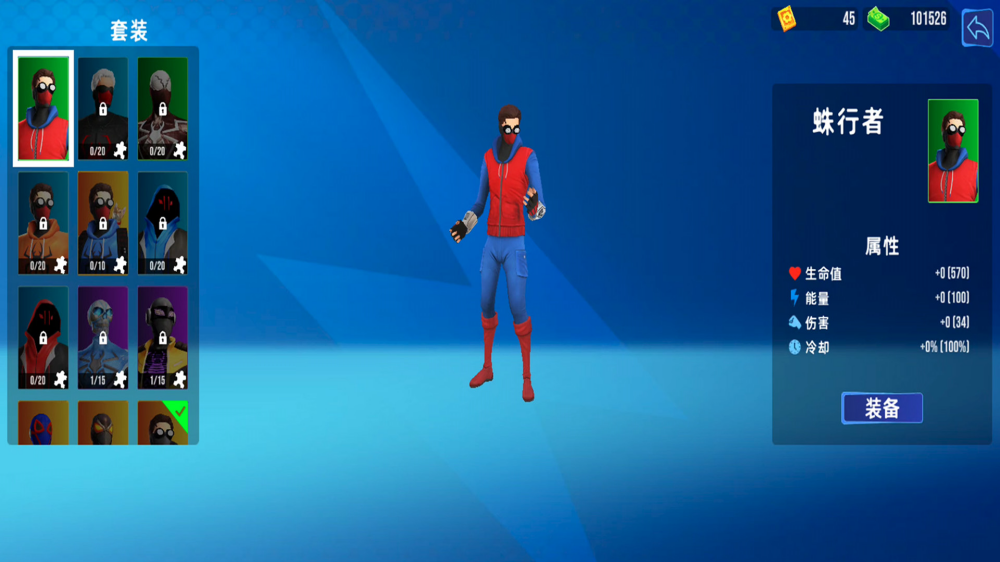This screenshot has width=1000, height=562.
Task: Click the 蛛行者 suit portrait in details panel
Action: tap(952, 150)
